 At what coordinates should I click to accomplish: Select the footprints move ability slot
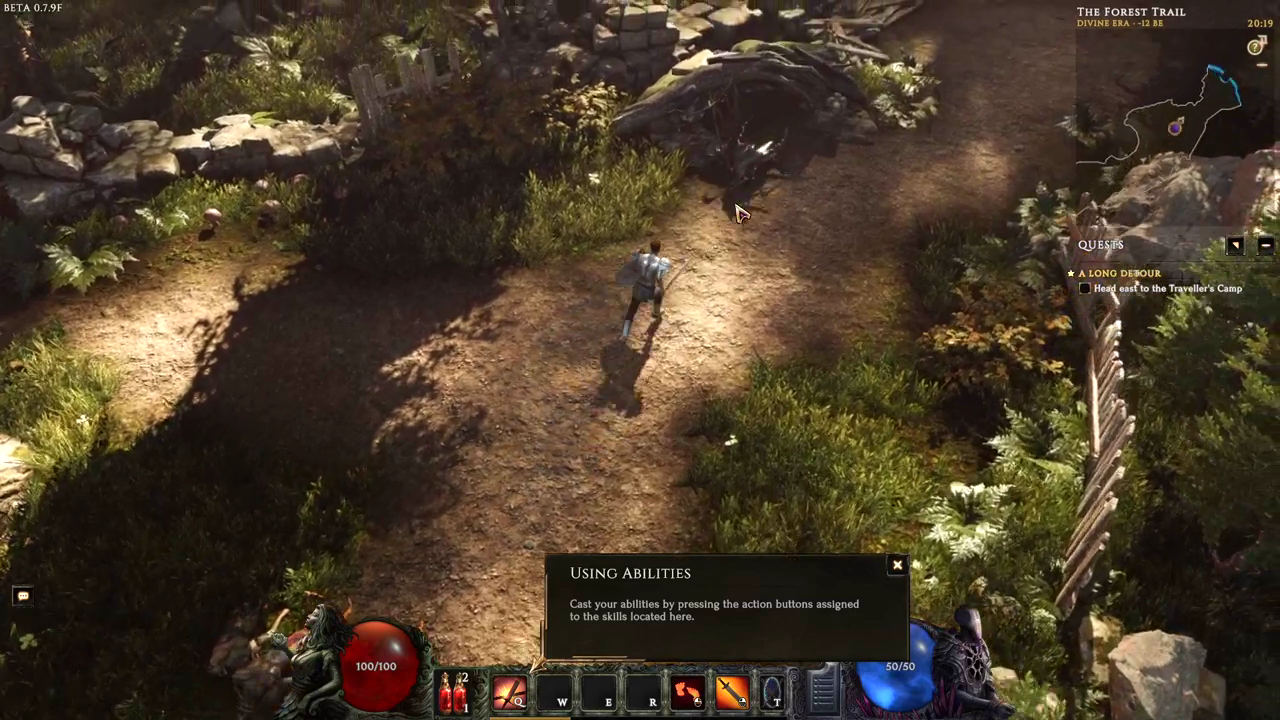tap(688, 692)
